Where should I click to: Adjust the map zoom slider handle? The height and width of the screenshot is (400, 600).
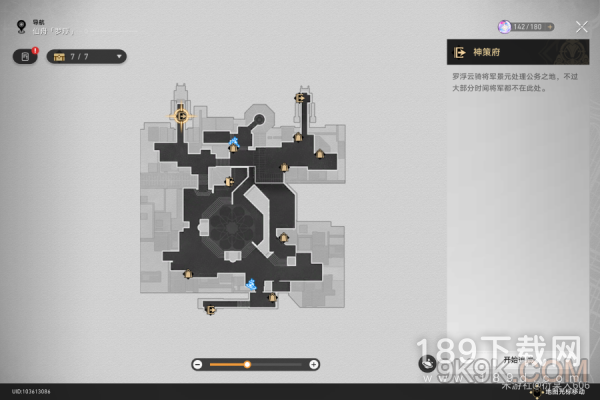(247, 364)
